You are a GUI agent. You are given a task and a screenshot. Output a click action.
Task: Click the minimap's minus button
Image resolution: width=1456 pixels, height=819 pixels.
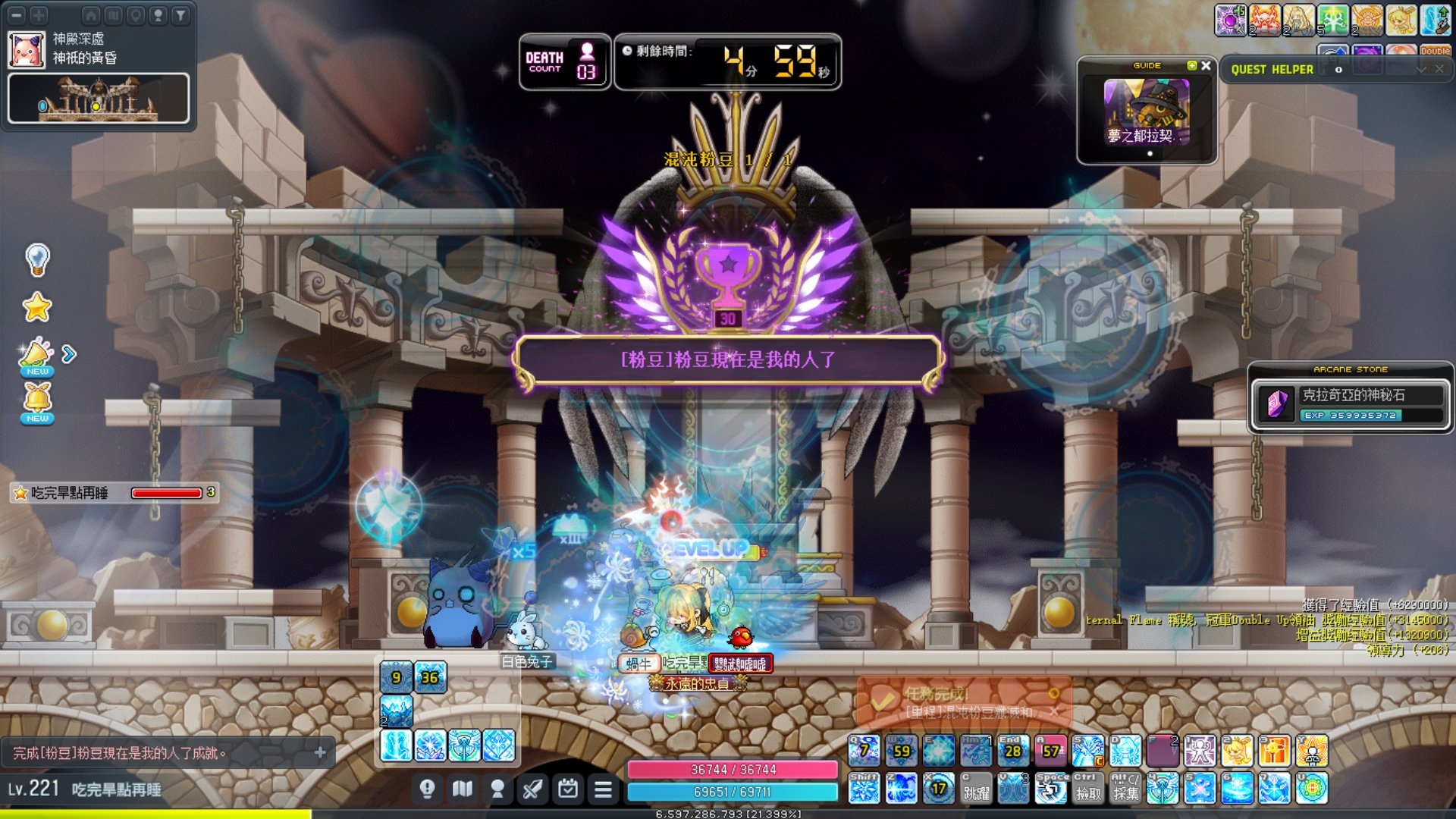(x=17, y=14)
